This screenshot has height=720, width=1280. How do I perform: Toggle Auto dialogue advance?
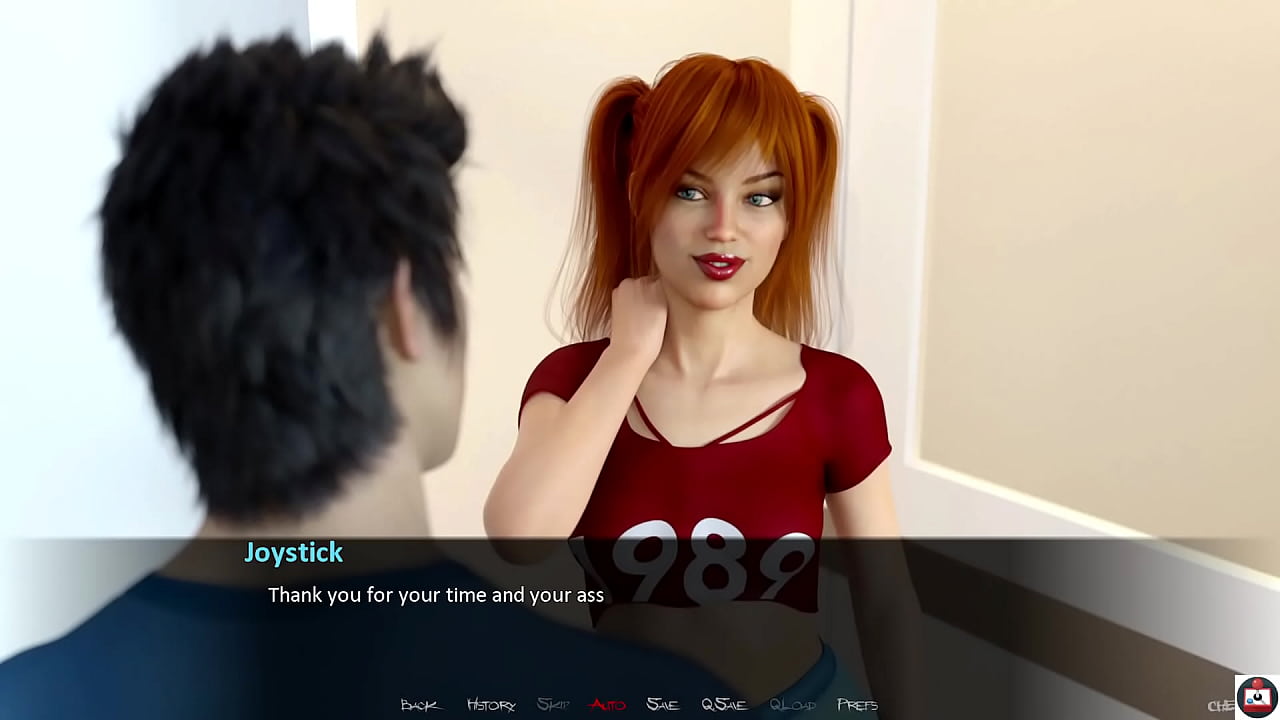(607, 705)
